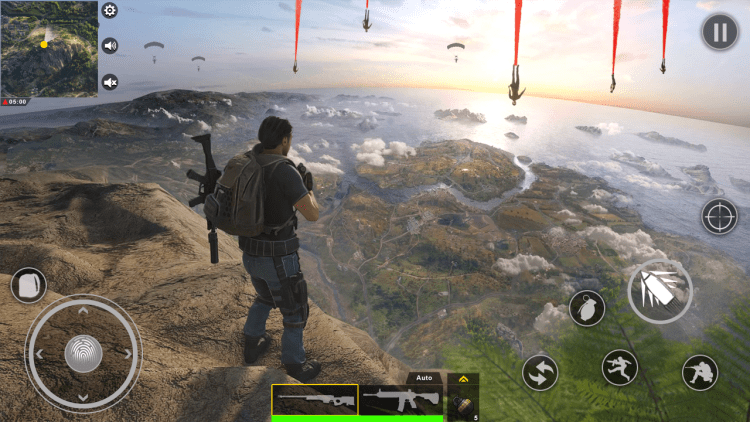Expand the yellow arrow above the grenade slot
750x422 pixels.
(463, 379)
